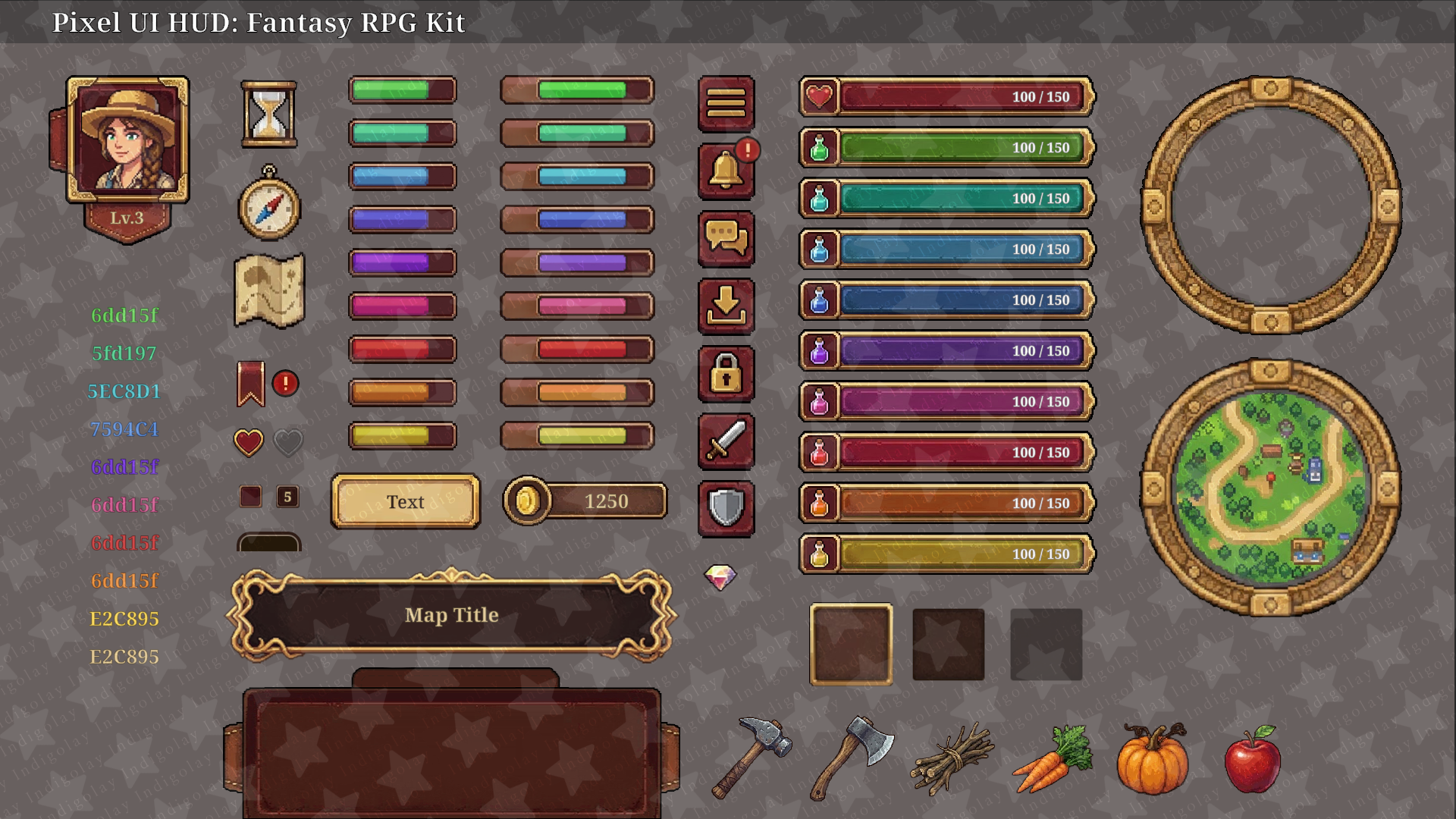Click the shield defense icon
The height and width of the screenshot is (819, 1456).
click(x=726, y=510)
